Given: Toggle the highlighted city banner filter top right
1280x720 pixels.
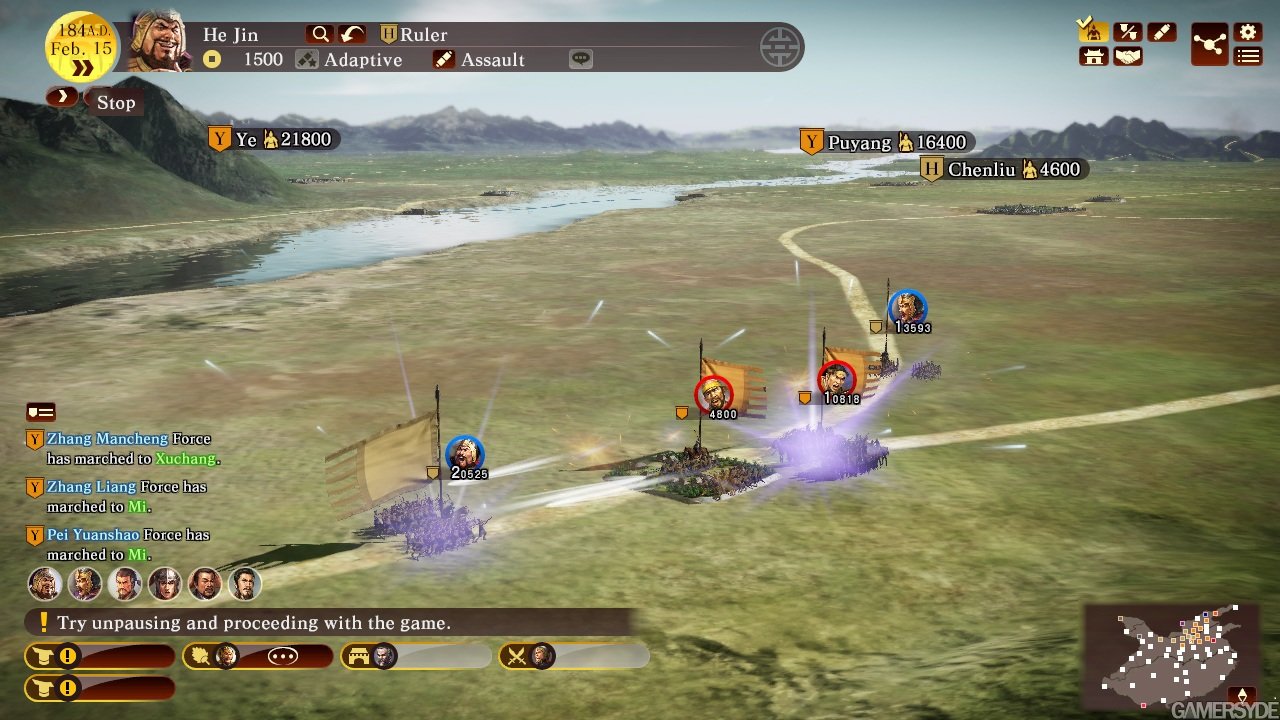Looking at the screenshot, I should (x=1092, y=32).
